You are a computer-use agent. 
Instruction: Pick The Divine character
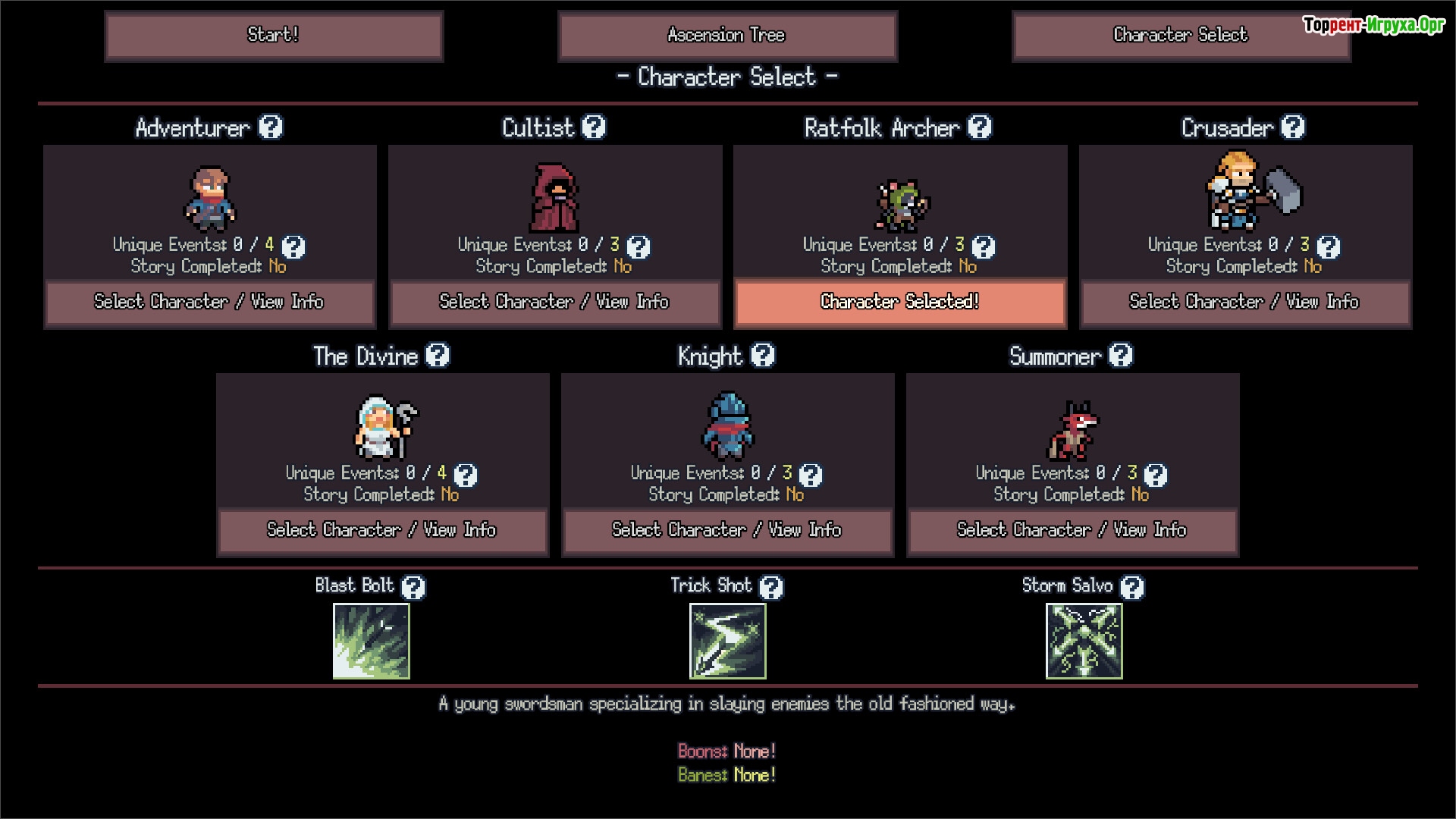[x=382, y=531]
